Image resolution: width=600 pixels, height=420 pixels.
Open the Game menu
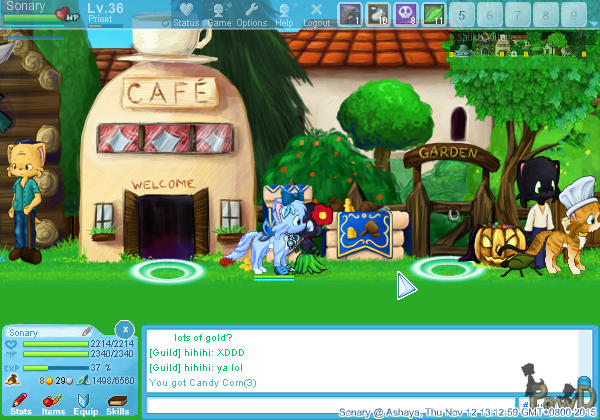point(219,15)
